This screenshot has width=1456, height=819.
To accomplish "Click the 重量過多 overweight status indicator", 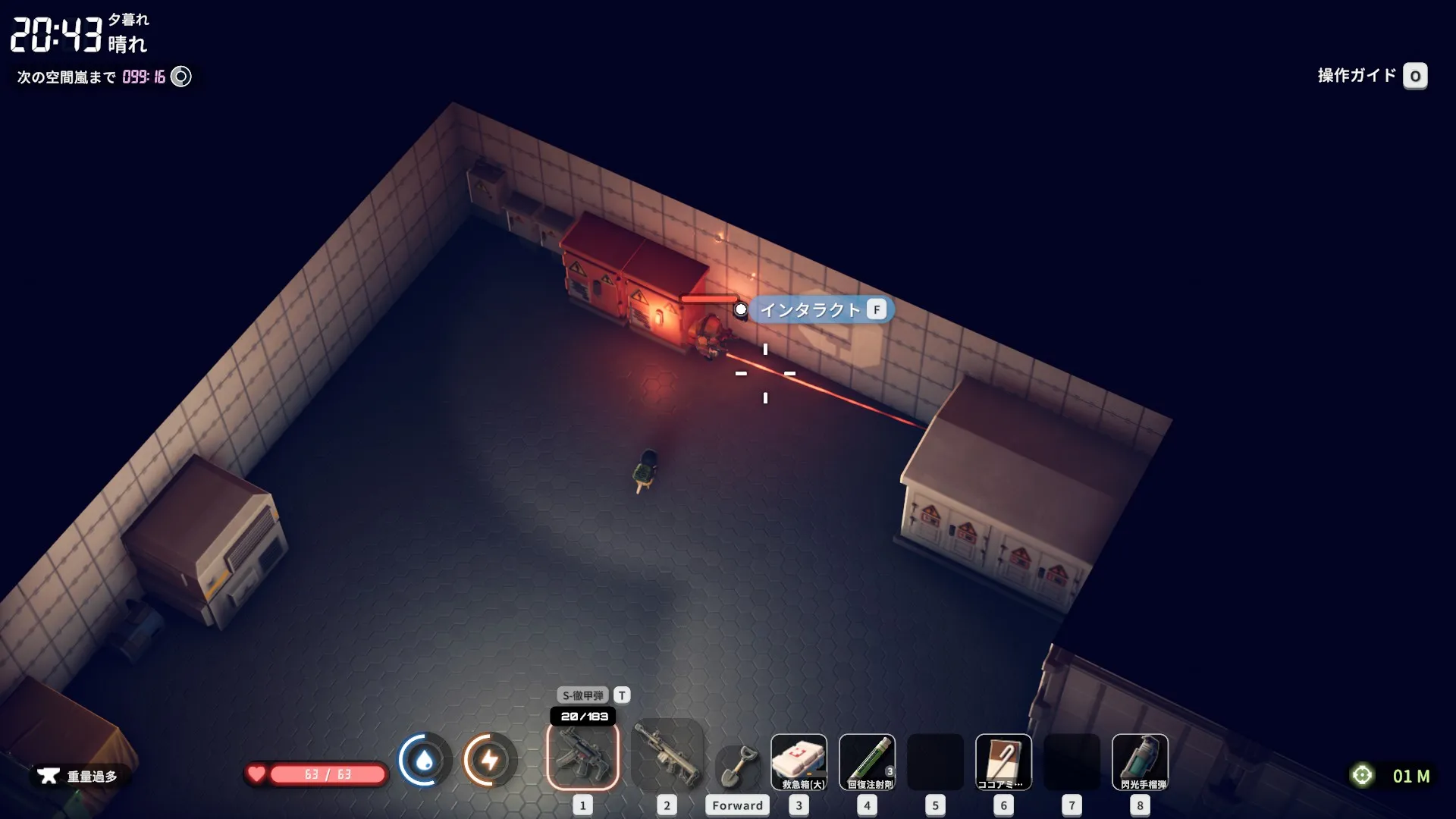I will tap(79, 776).
